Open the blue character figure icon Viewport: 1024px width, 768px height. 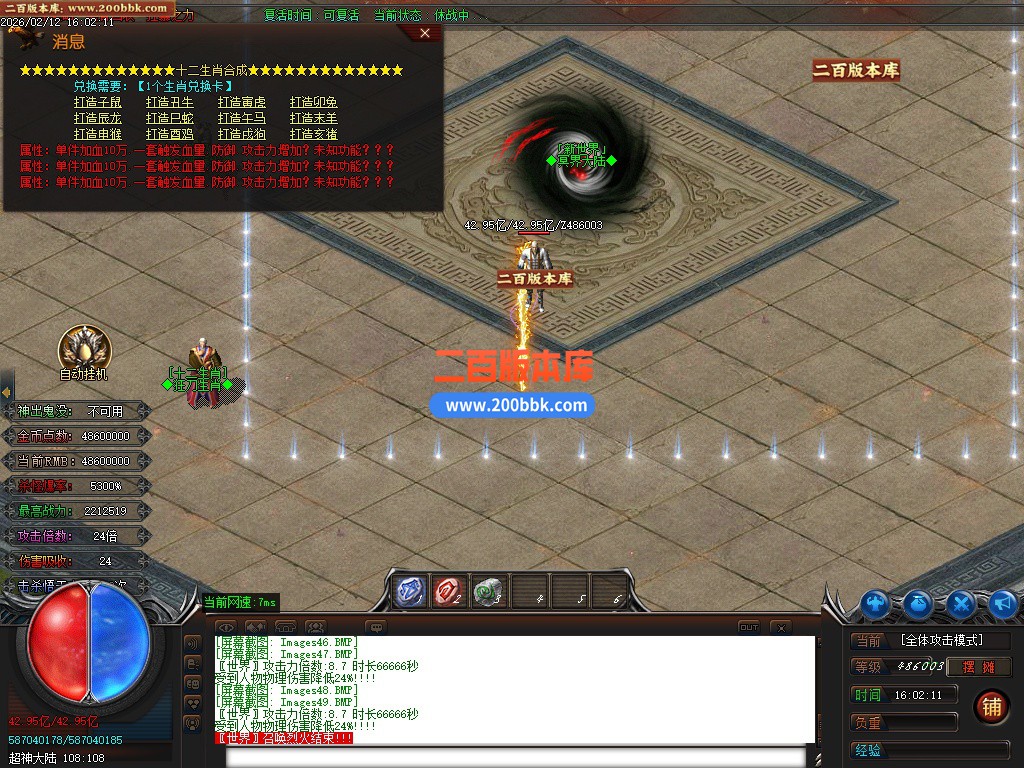pyautogui.click(x=876, y=604)
